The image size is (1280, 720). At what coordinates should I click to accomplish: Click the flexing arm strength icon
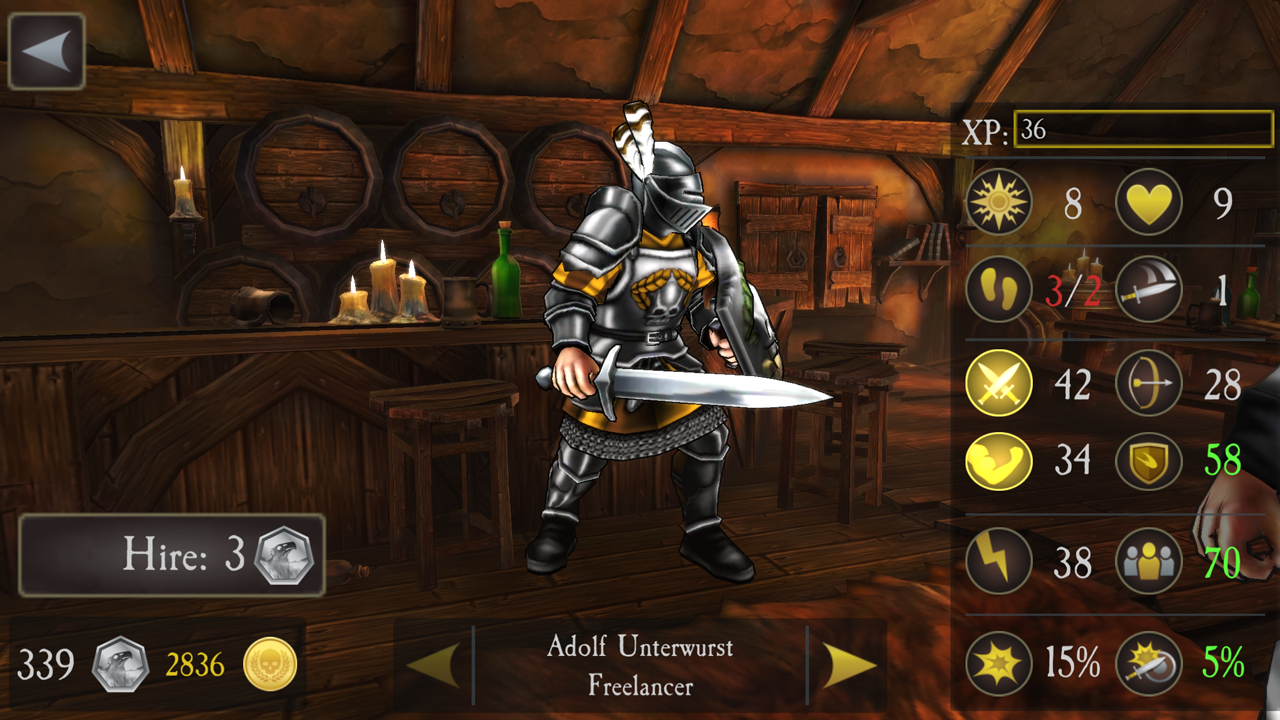(x=997, y=461)
